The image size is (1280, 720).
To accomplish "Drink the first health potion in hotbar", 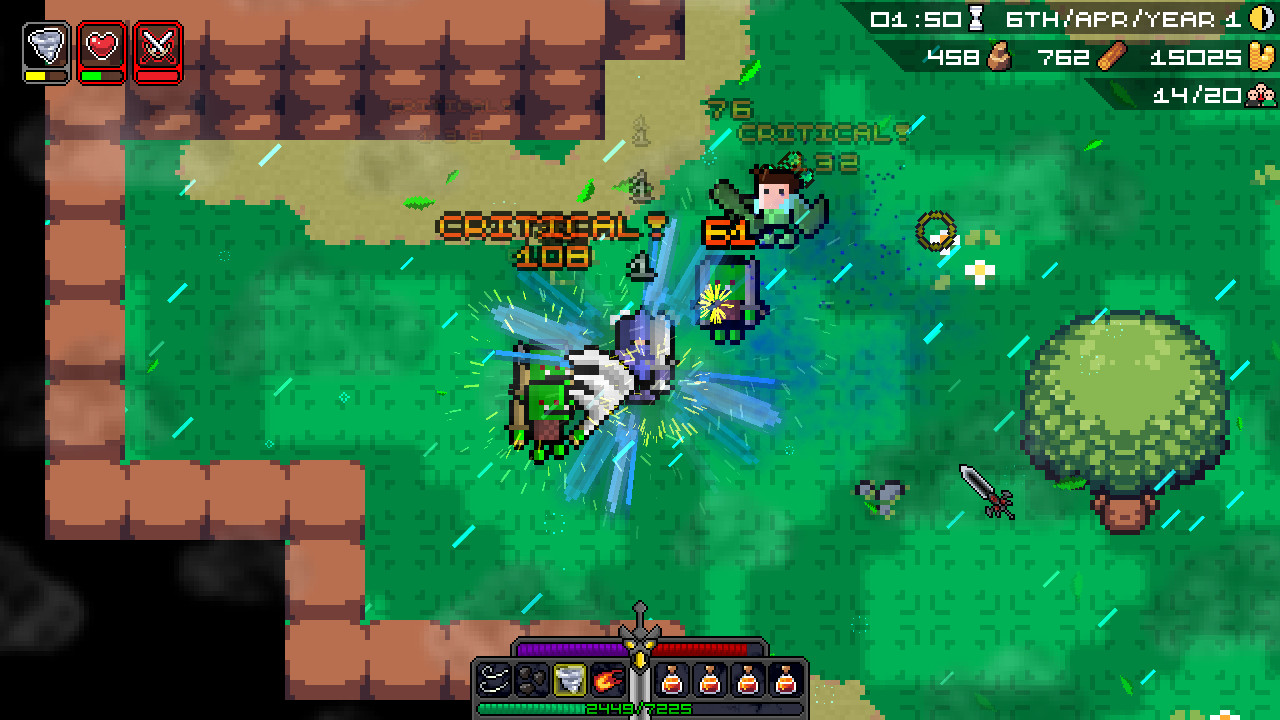I will pos(674,680).
